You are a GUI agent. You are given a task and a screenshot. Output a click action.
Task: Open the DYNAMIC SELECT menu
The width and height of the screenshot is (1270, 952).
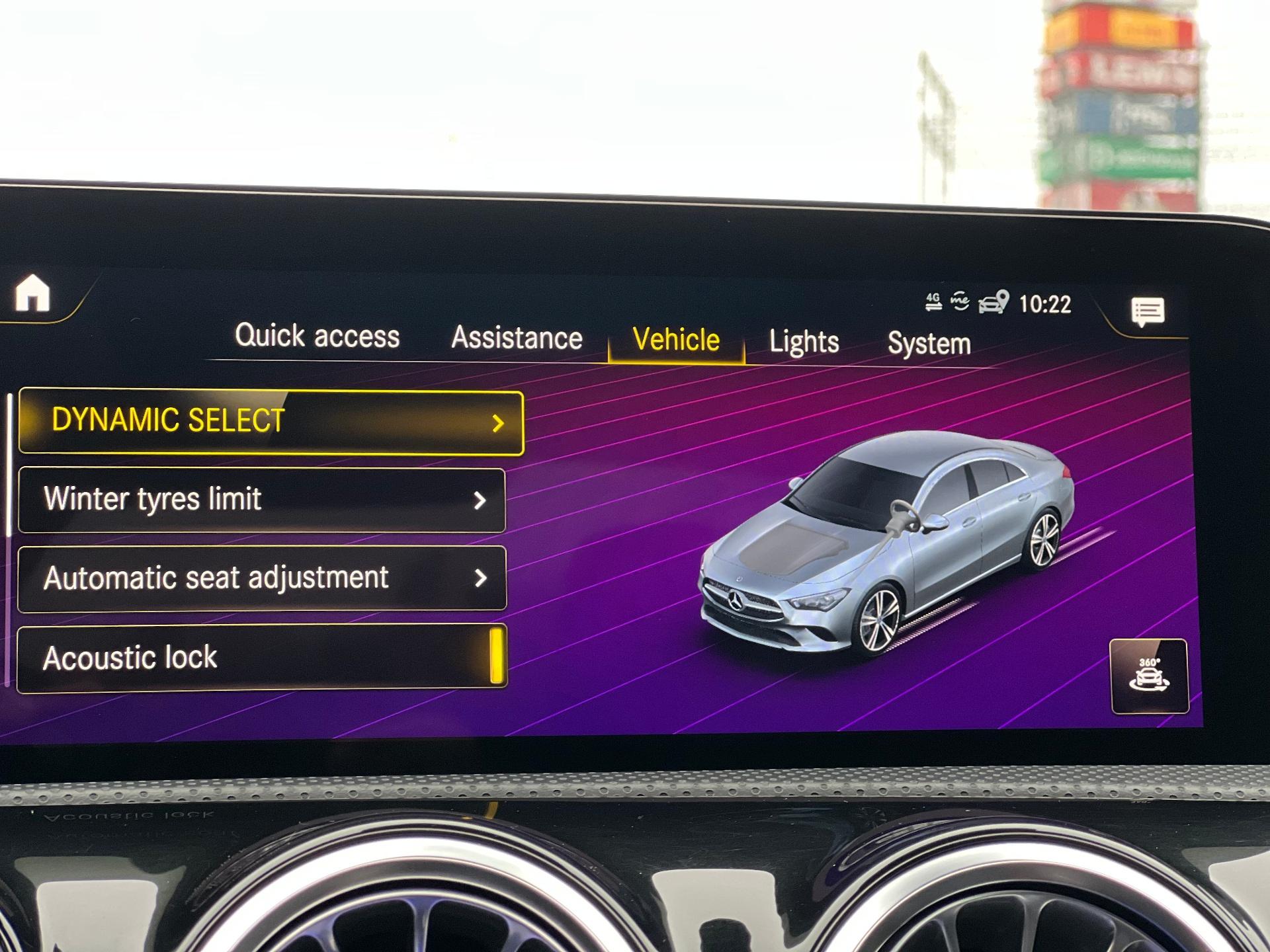coord(271,422)
